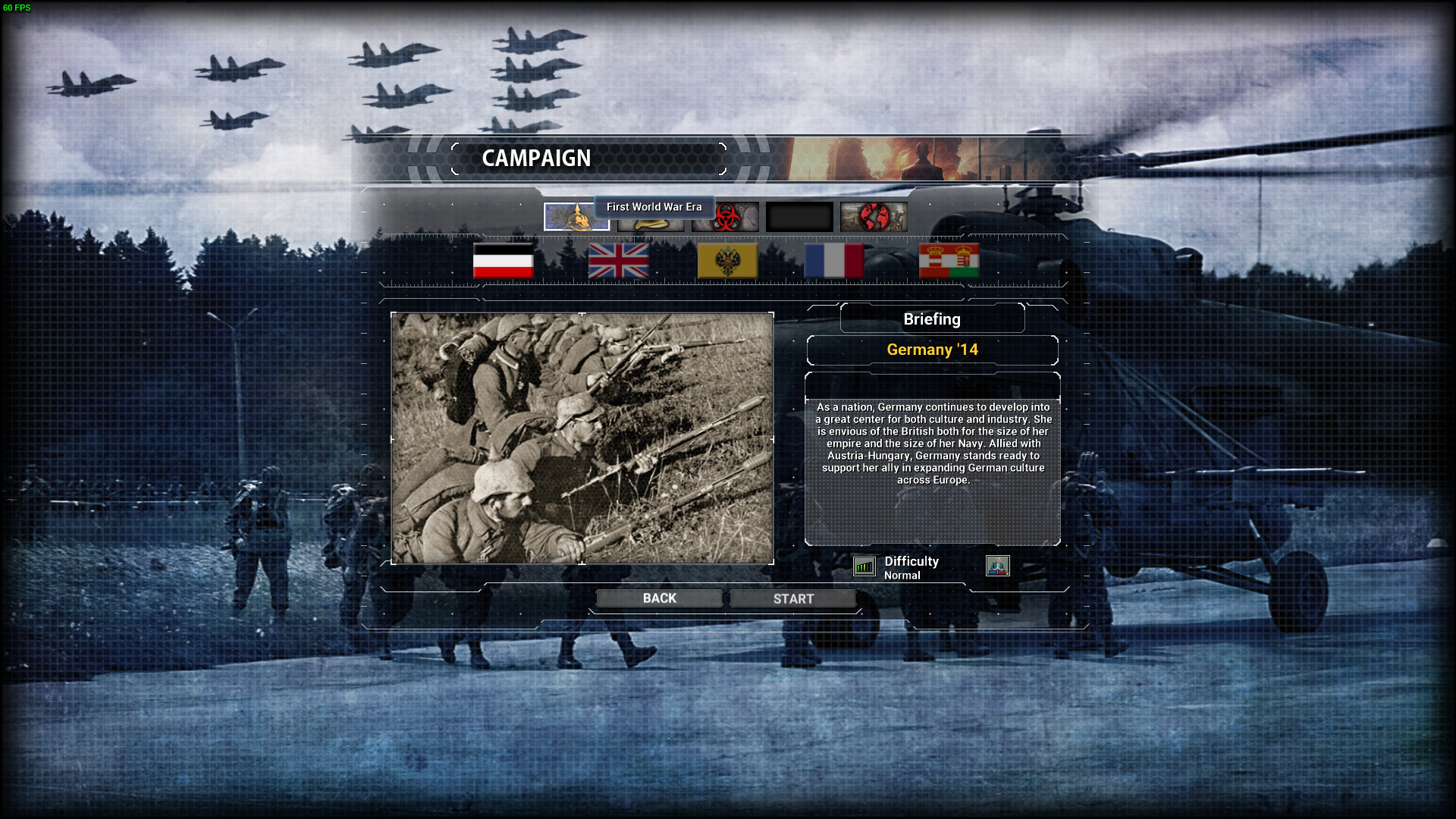
Task: Switch to the Briefing tab
Action: coord(932,318)
